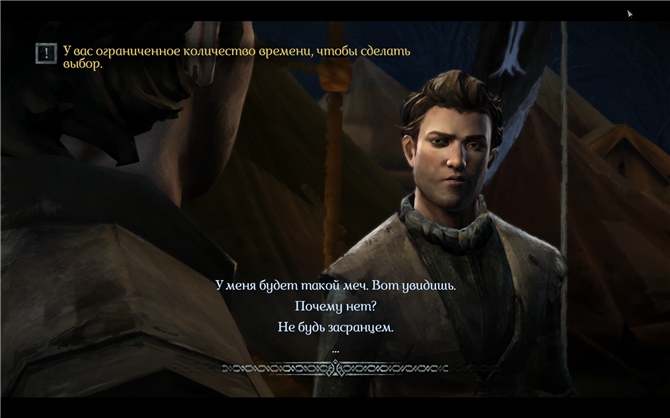This screenshot has height=418, width=670.
Task: Choose the silent "..." dialogue option
Action: pos(335,349)
